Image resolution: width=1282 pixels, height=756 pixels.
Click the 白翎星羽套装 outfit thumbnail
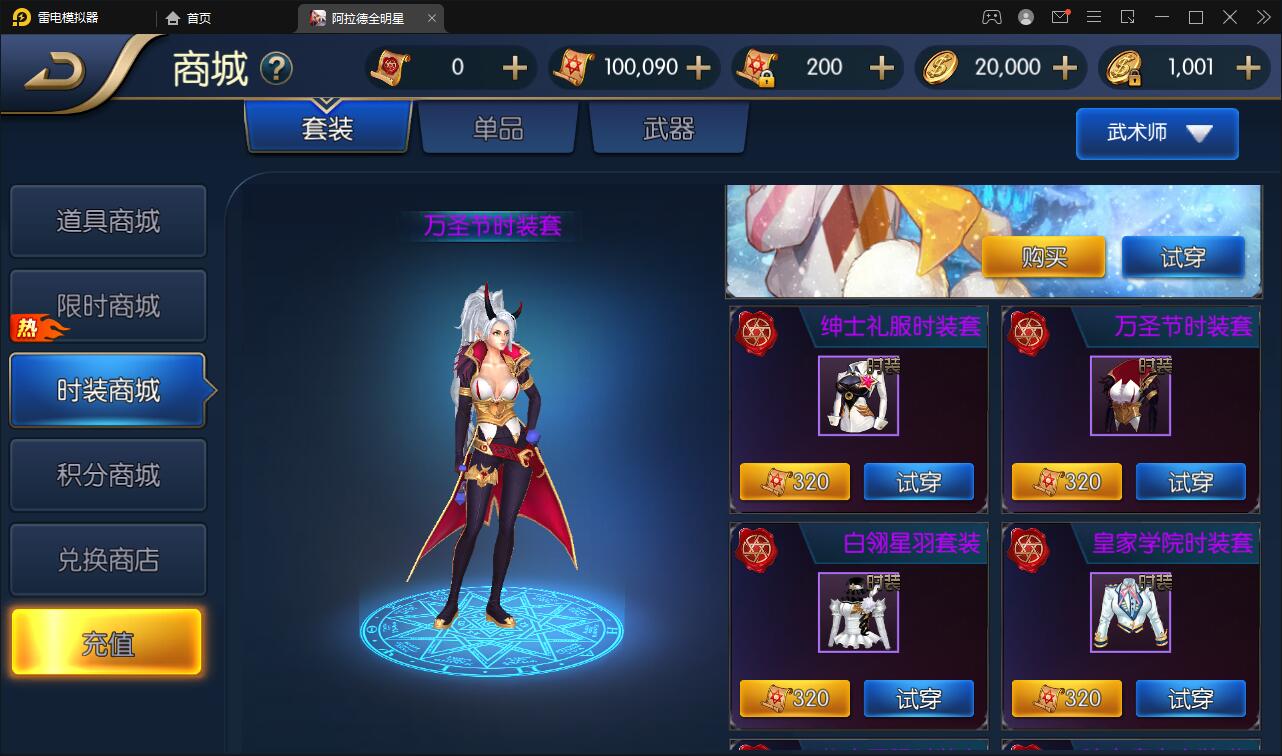(860, 611)
